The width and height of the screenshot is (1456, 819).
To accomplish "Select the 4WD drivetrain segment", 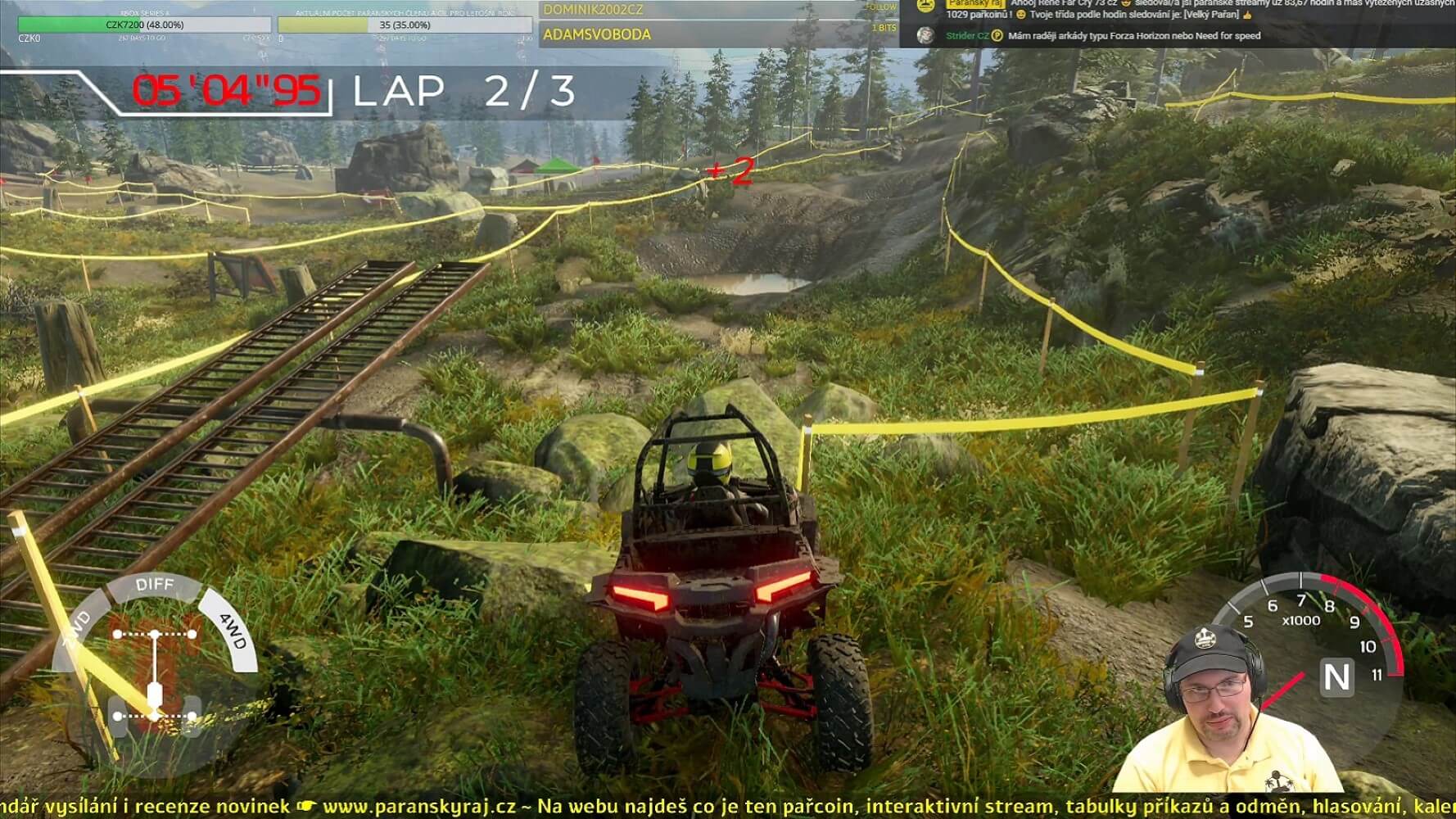I will (233, 631).
